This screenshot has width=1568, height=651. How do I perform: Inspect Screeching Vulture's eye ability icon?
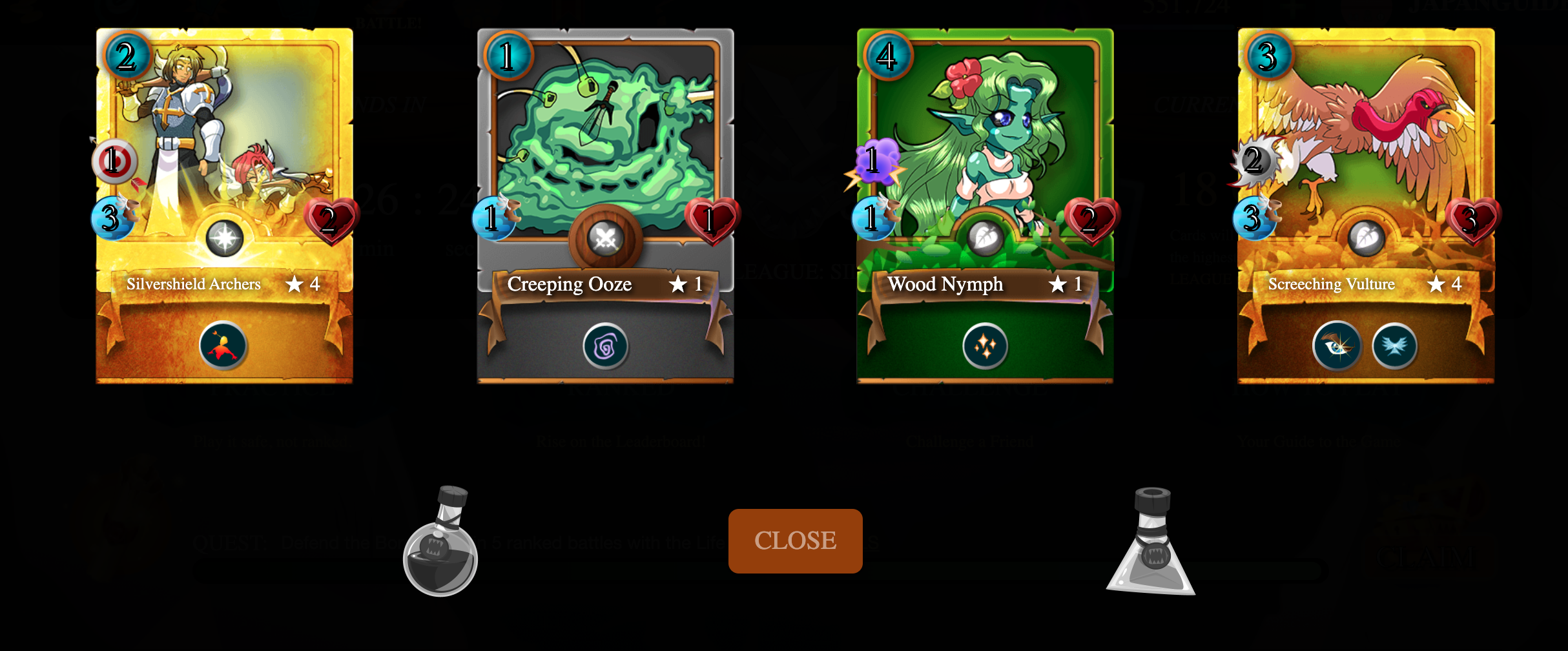1337,347
